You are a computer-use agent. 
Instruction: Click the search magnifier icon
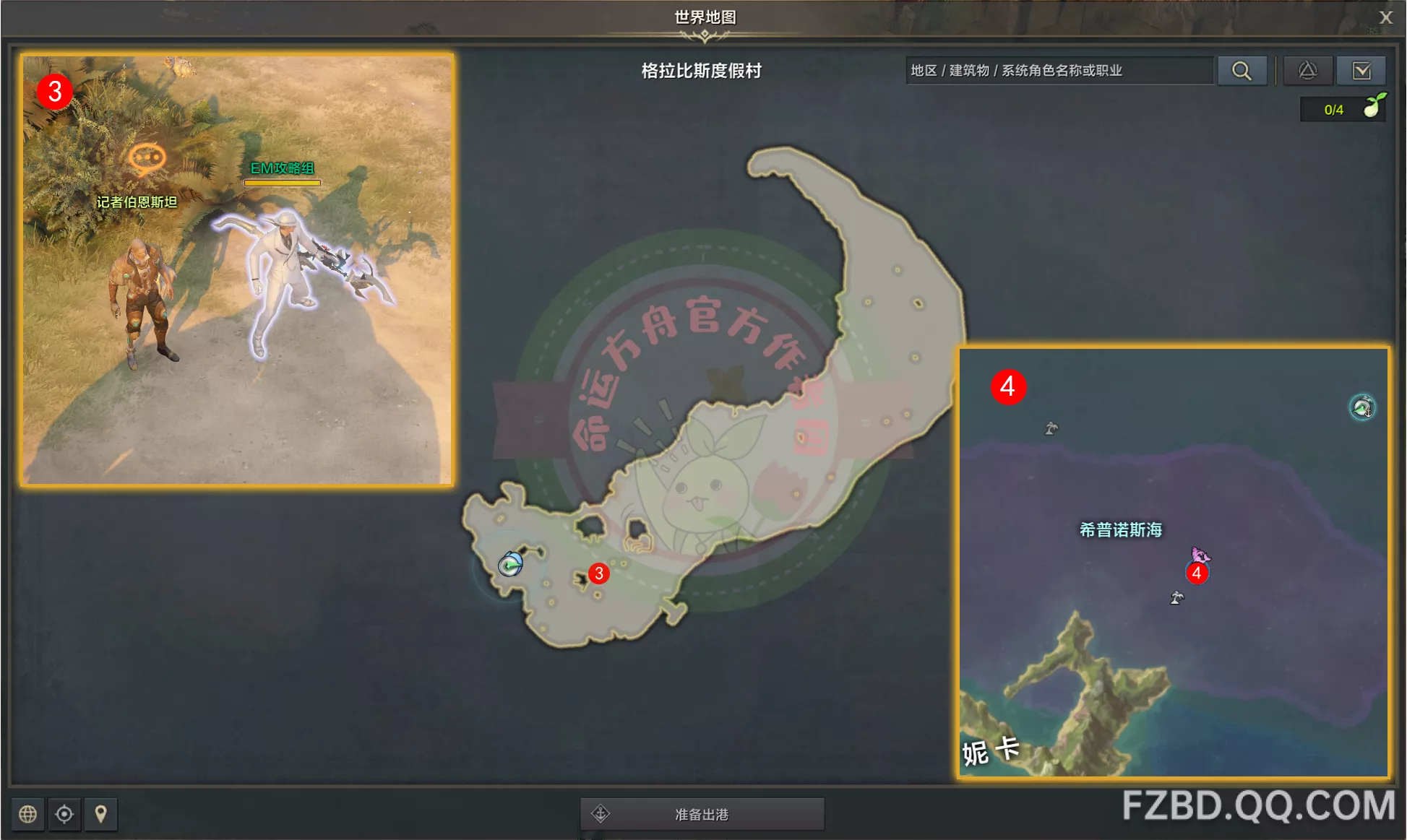point(1242,70)
